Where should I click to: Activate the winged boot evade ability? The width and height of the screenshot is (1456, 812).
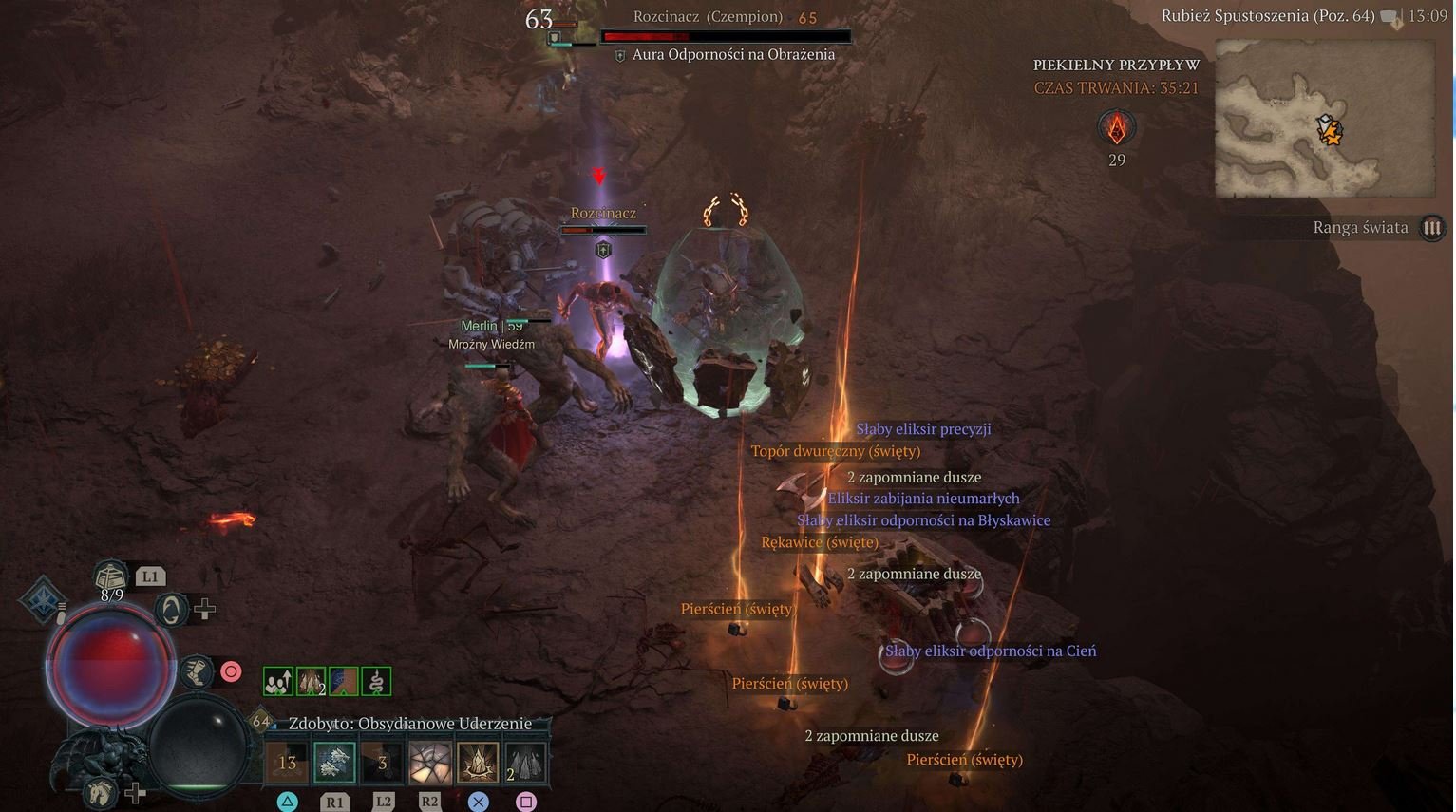pyautogui.click(x=195, y=671)
